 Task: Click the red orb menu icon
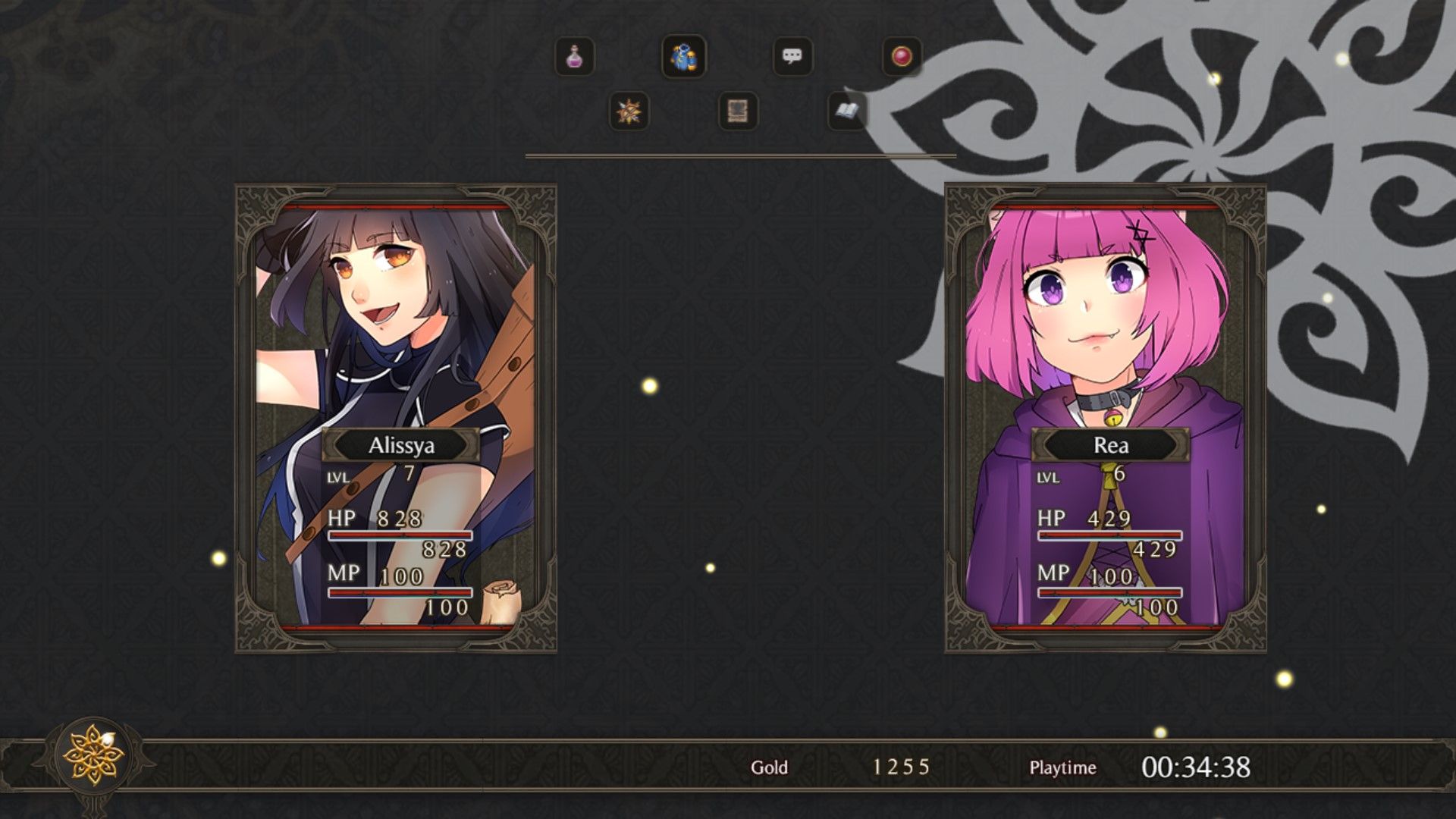(x=902, y=57)
